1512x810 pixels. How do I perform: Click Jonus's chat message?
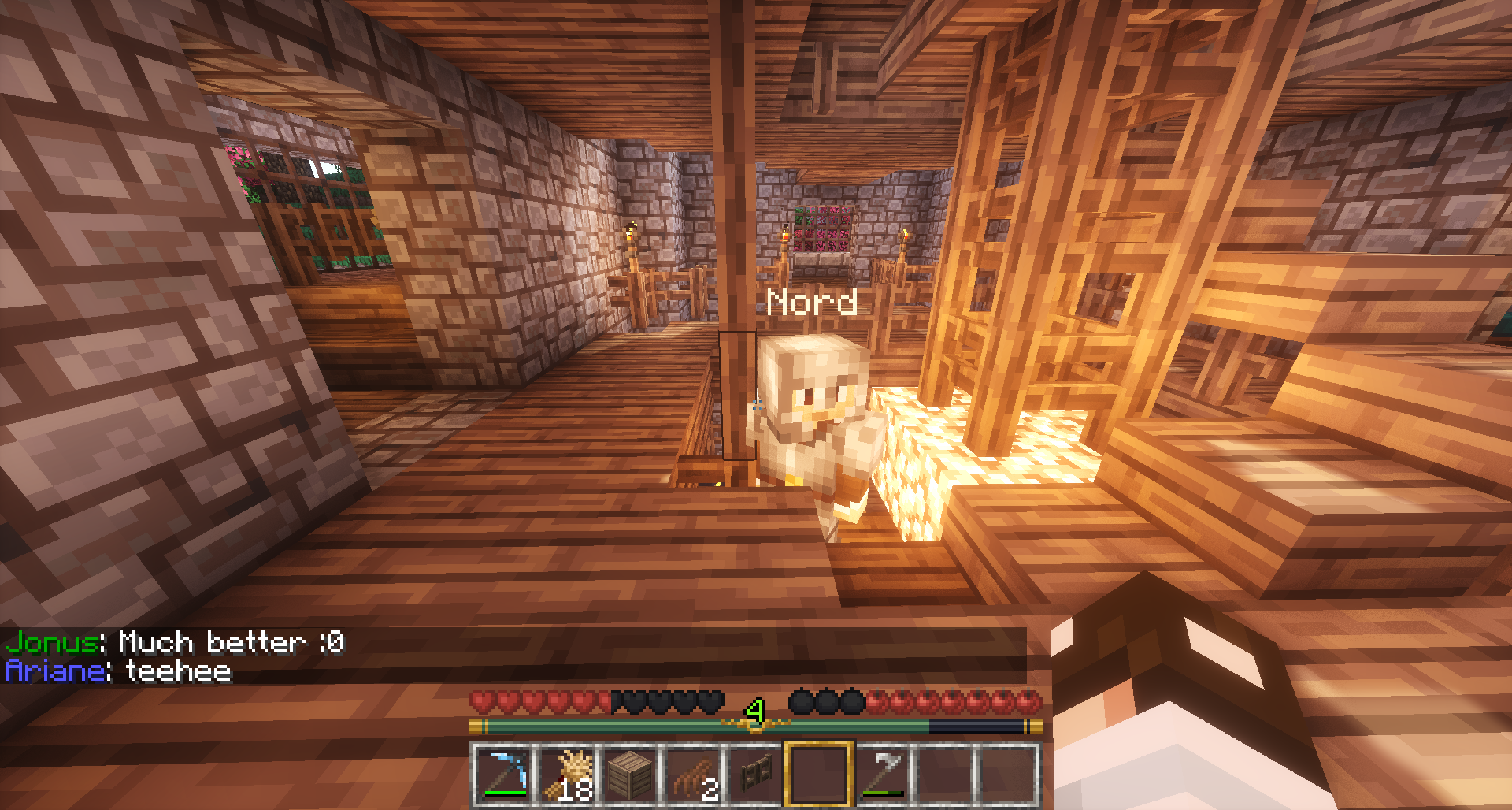click(x=176, y=643)
